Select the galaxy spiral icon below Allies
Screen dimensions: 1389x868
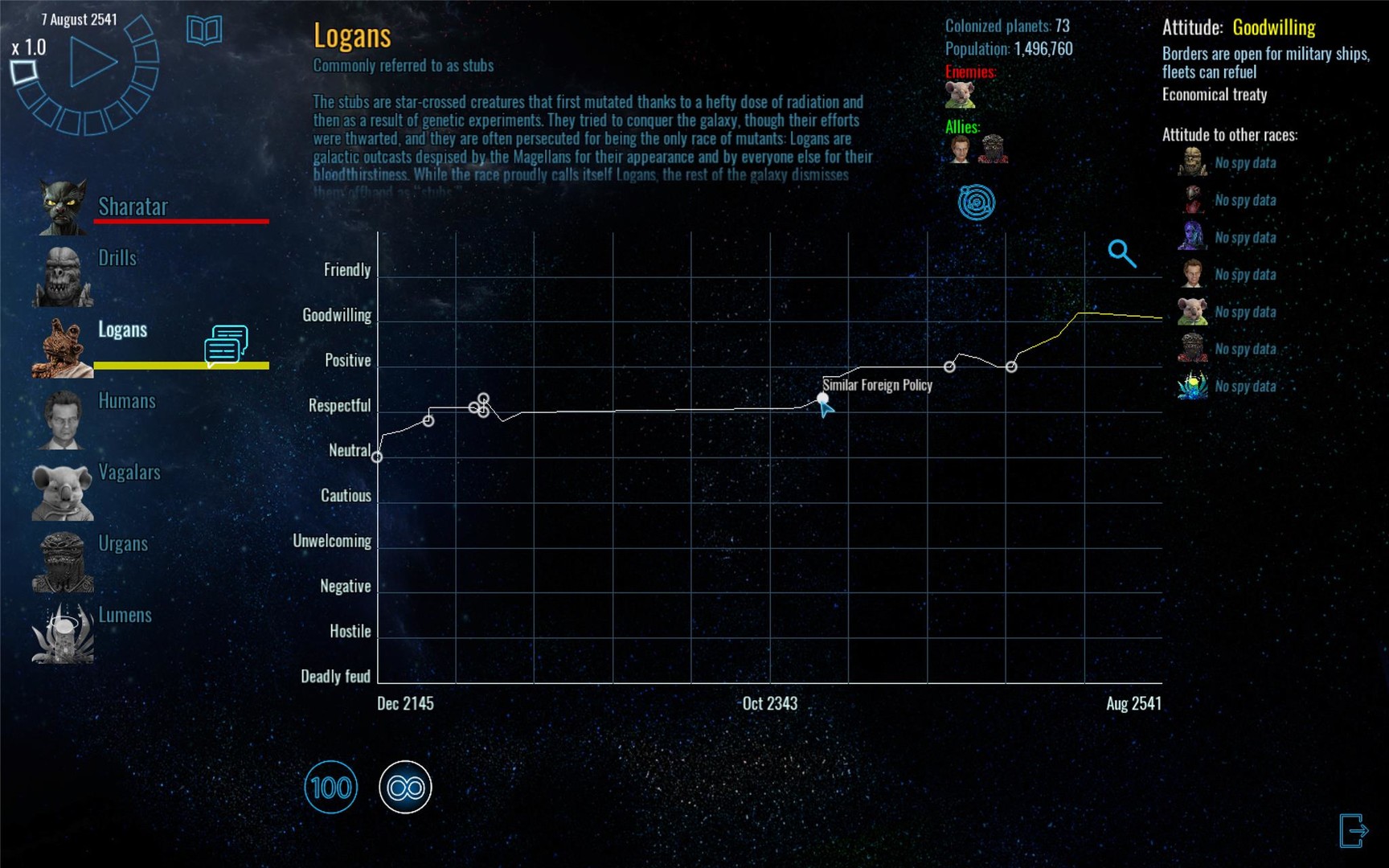pos(975,201)
